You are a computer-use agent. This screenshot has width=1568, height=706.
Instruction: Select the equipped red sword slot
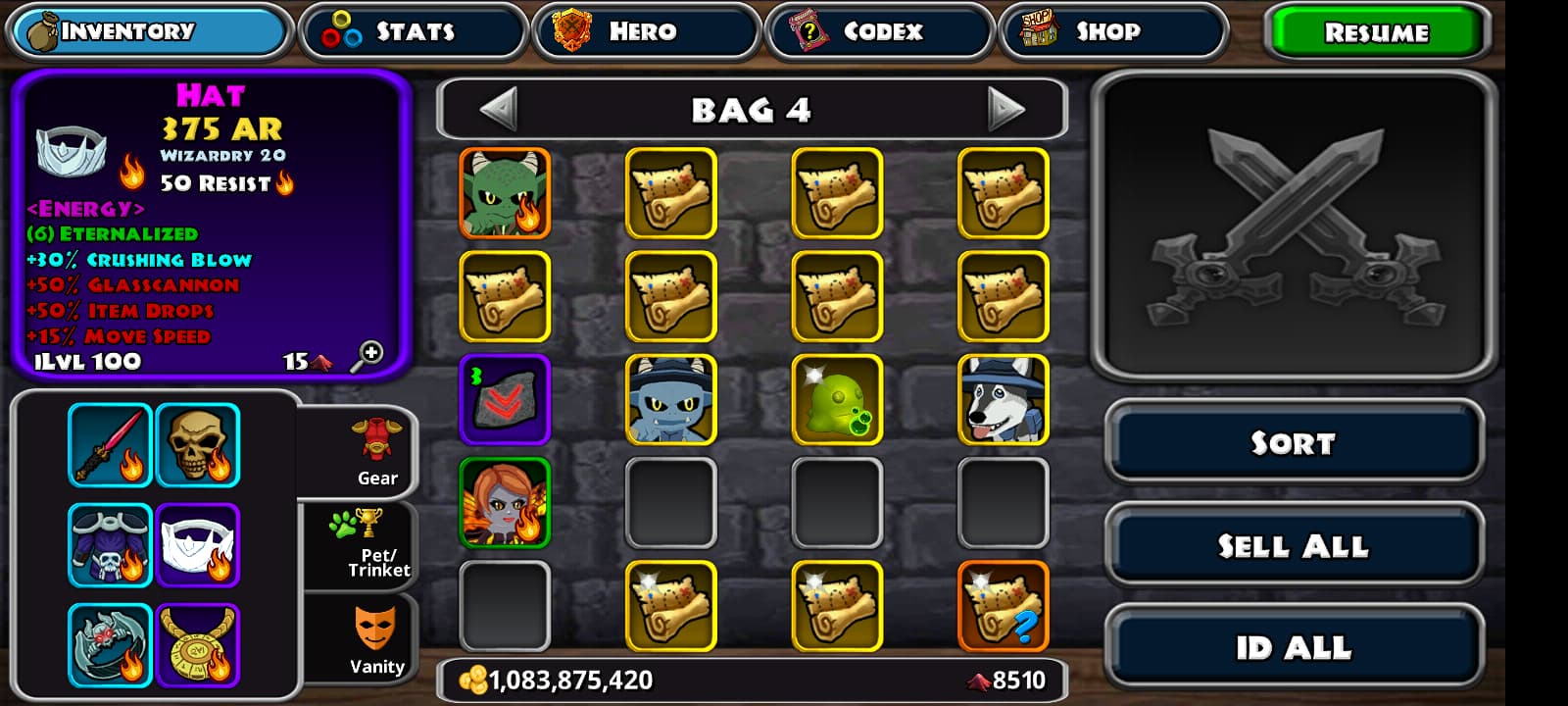[x=110, y=445]
